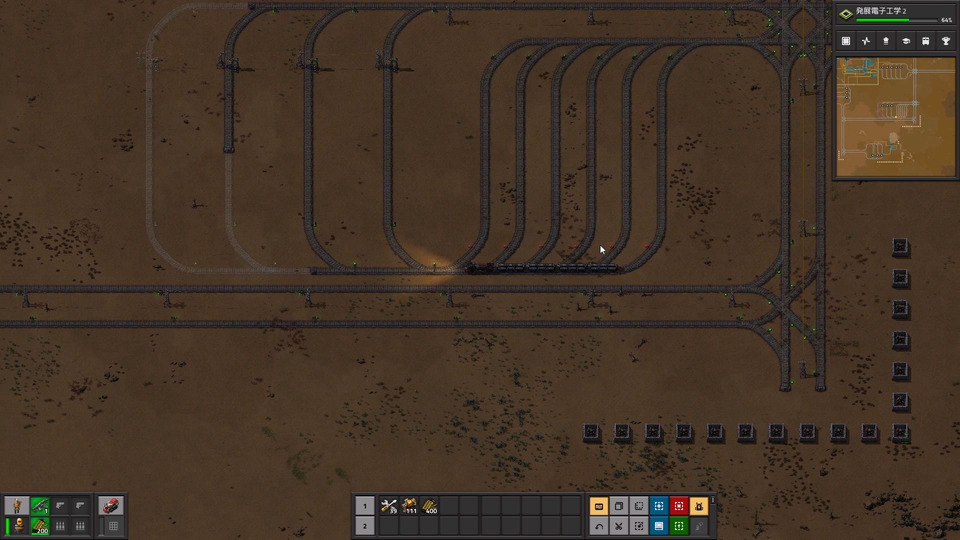Select the submachine gun weapon slot
The height and width of the screenshot is (540, 960).
tap(40, 506)
